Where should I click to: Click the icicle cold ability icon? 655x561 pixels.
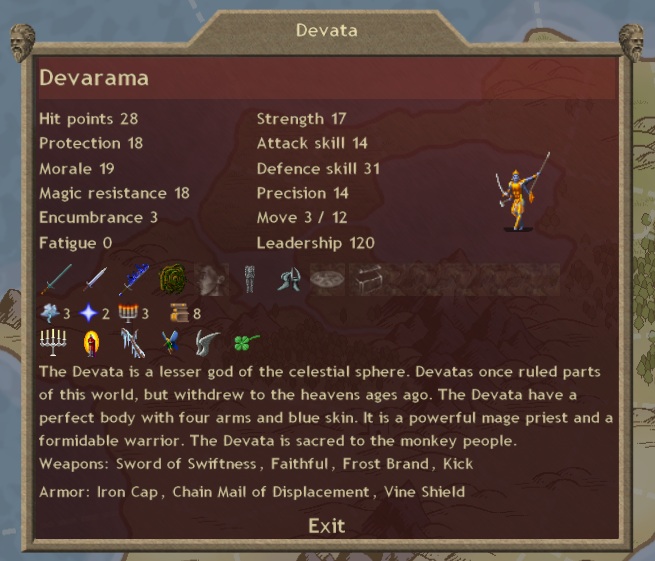(x=132, y=343)
